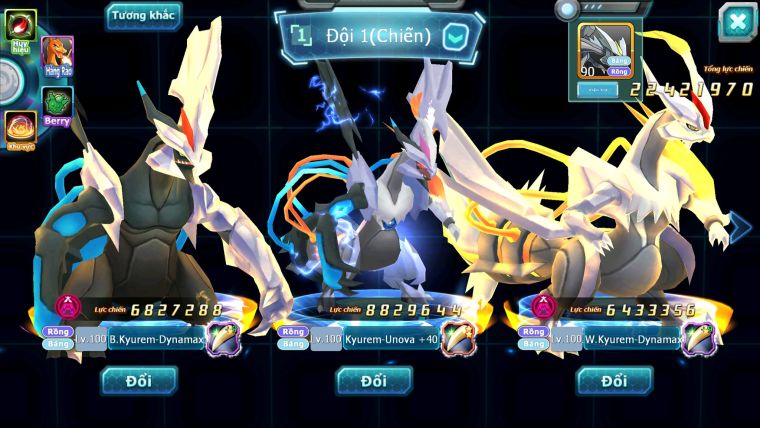This screenshot has height=428, width=760.
Task: Swap W.Kyurem-Dynamax using its Đổi button
Action: pos(615,381)
